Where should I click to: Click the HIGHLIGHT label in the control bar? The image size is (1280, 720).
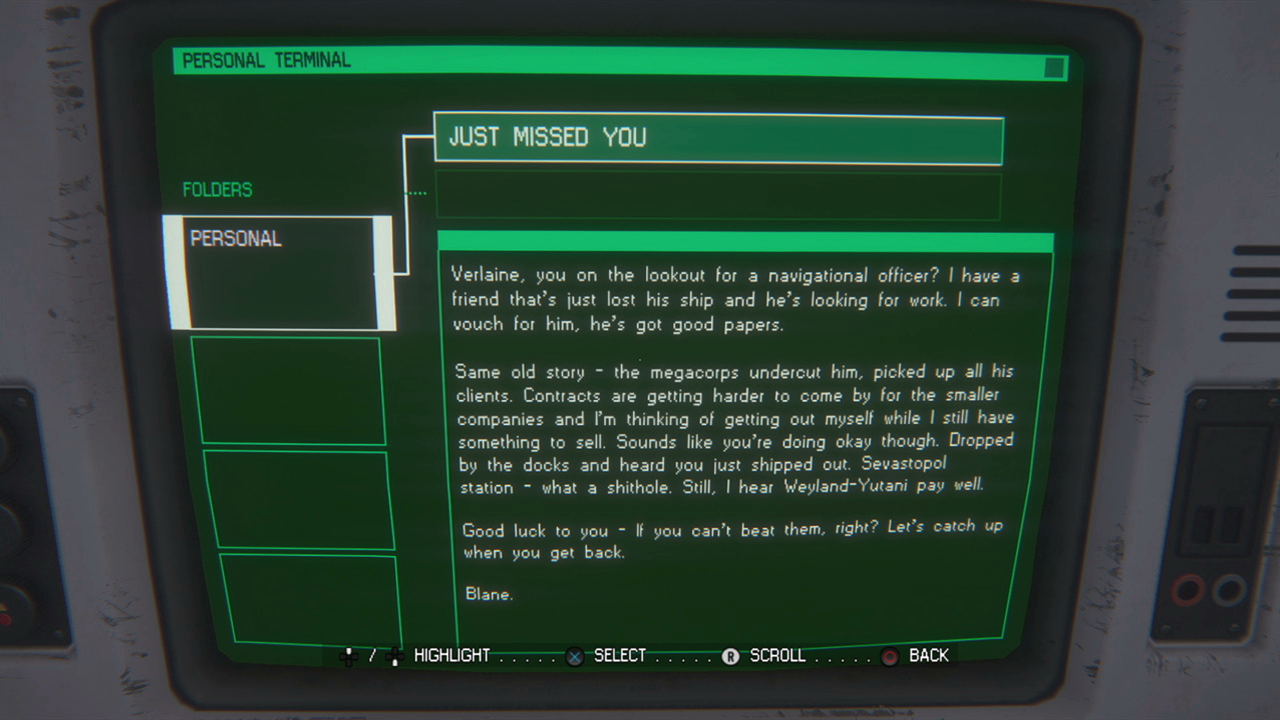(x=452, y=656)
